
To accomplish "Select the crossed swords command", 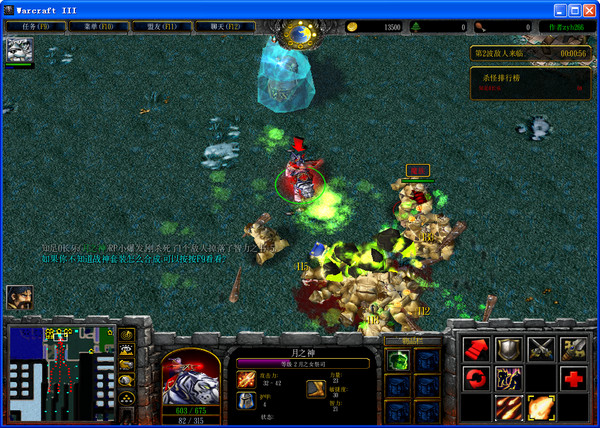I will [x=541, y=348].
